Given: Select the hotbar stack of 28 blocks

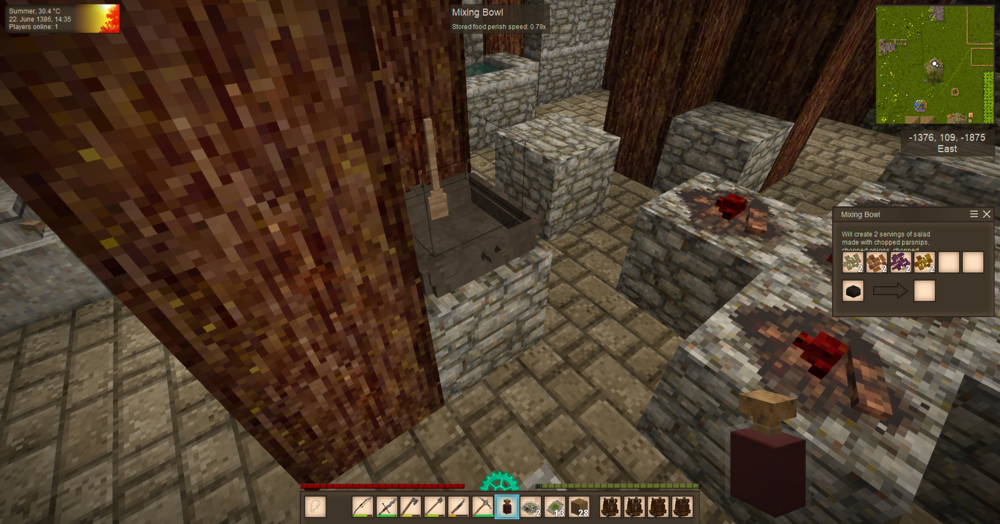Looking at the screenshot, I should 579,506.
